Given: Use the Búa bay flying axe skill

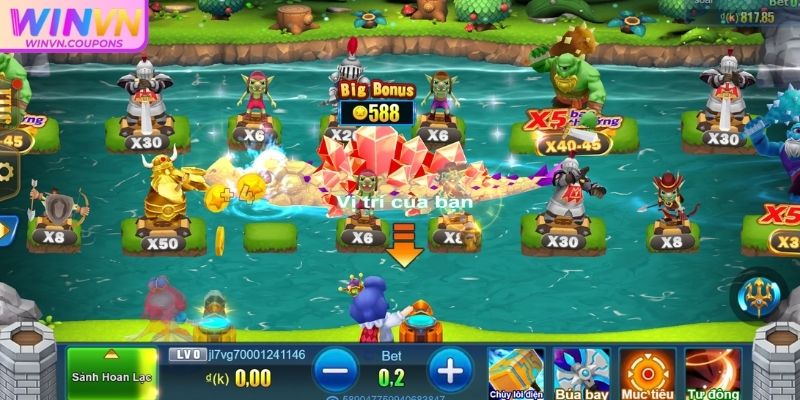Looking at the screenshot, I should coord(581,370).
